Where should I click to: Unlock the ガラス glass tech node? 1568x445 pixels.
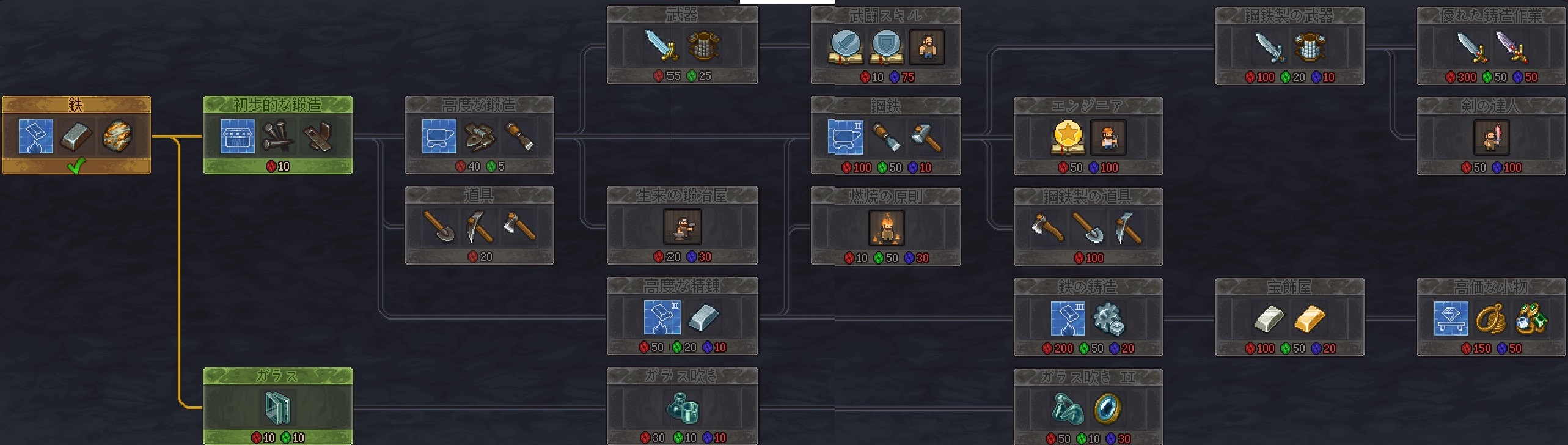click(277, 406)
